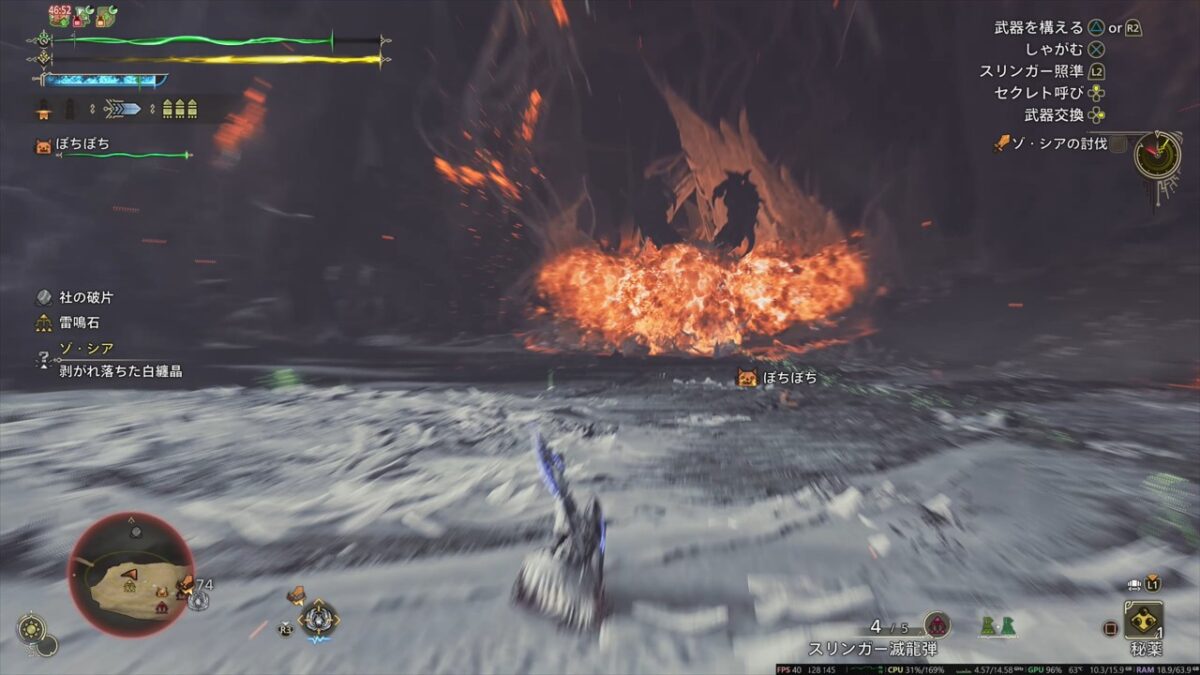This screenshot has width=1200, height=675.
Task: Click the gunlance shell ammo icons
Action: 175,109
